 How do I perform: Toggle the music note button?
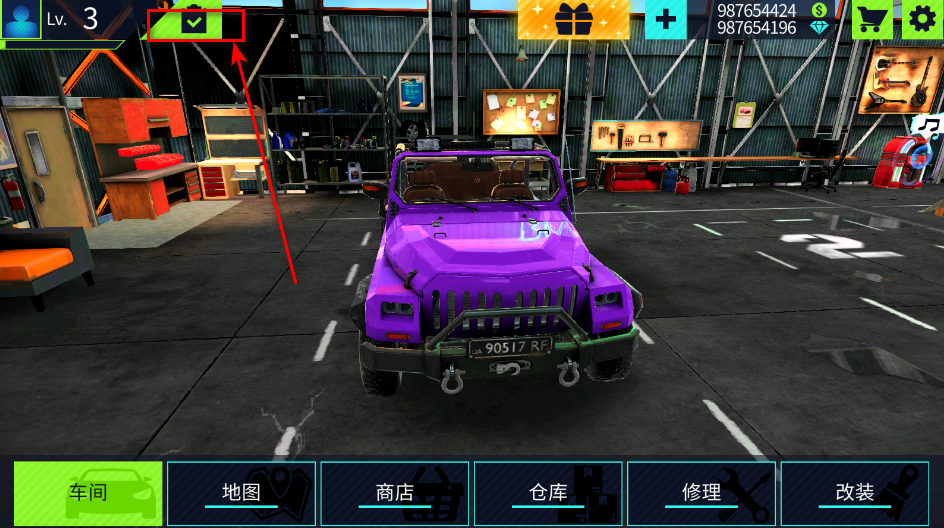(929, 125)
